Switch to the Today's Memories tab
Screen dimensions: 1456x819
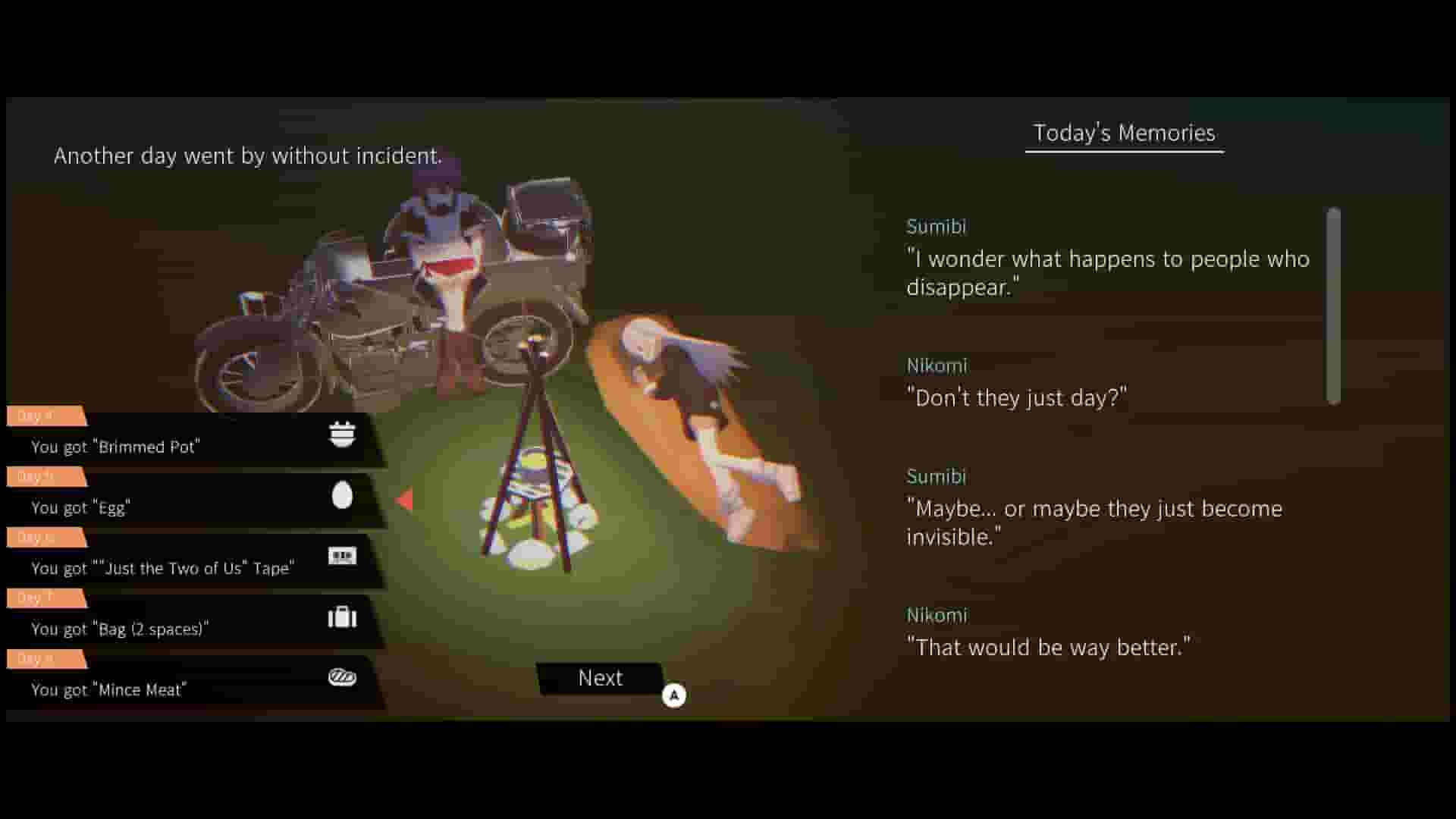[1122, 133]
